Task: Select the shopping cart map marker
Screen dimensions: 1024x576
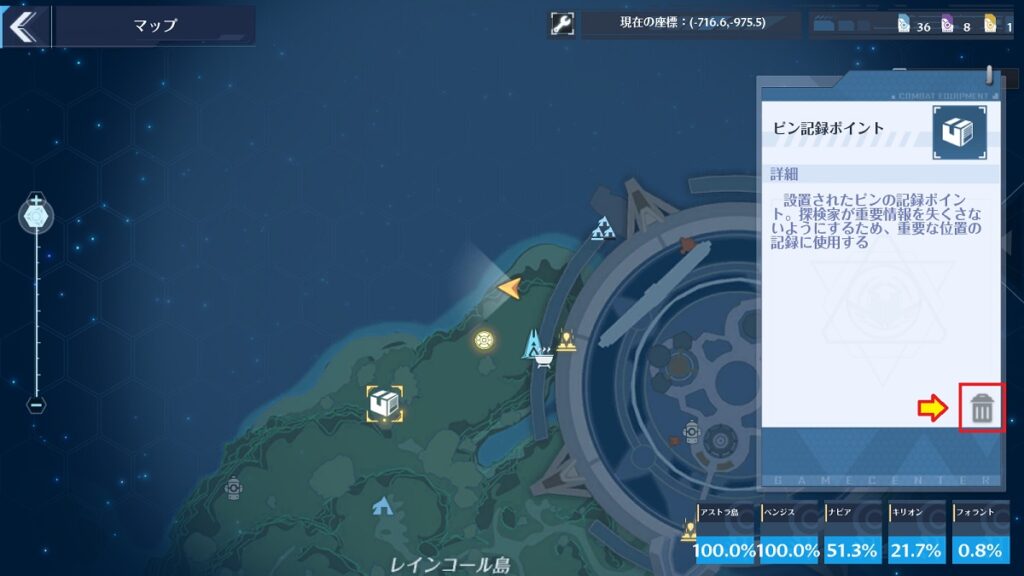Action: coord(545,359)
